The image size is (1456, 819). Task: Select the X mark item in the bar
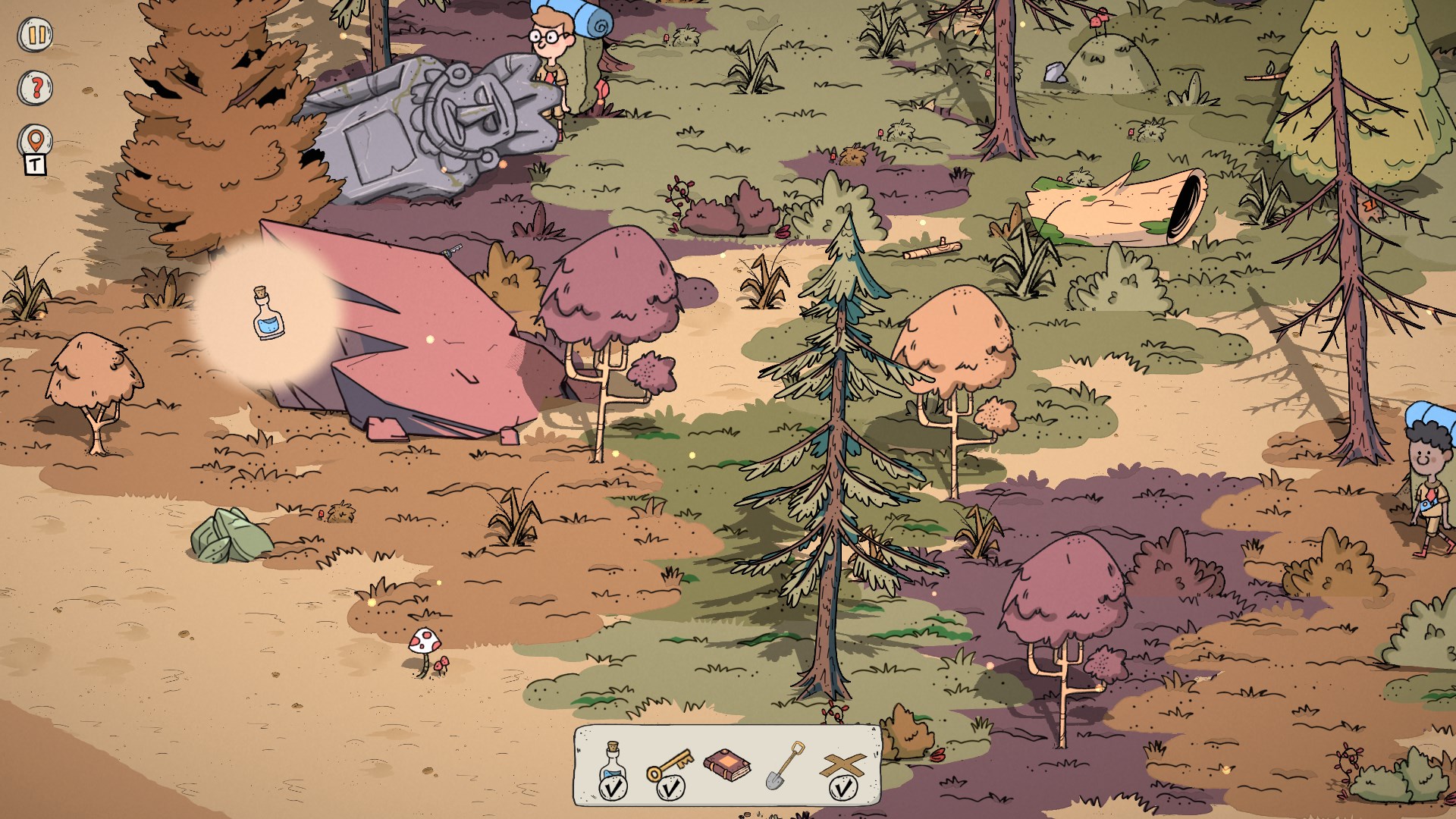[x=843, y=767]
